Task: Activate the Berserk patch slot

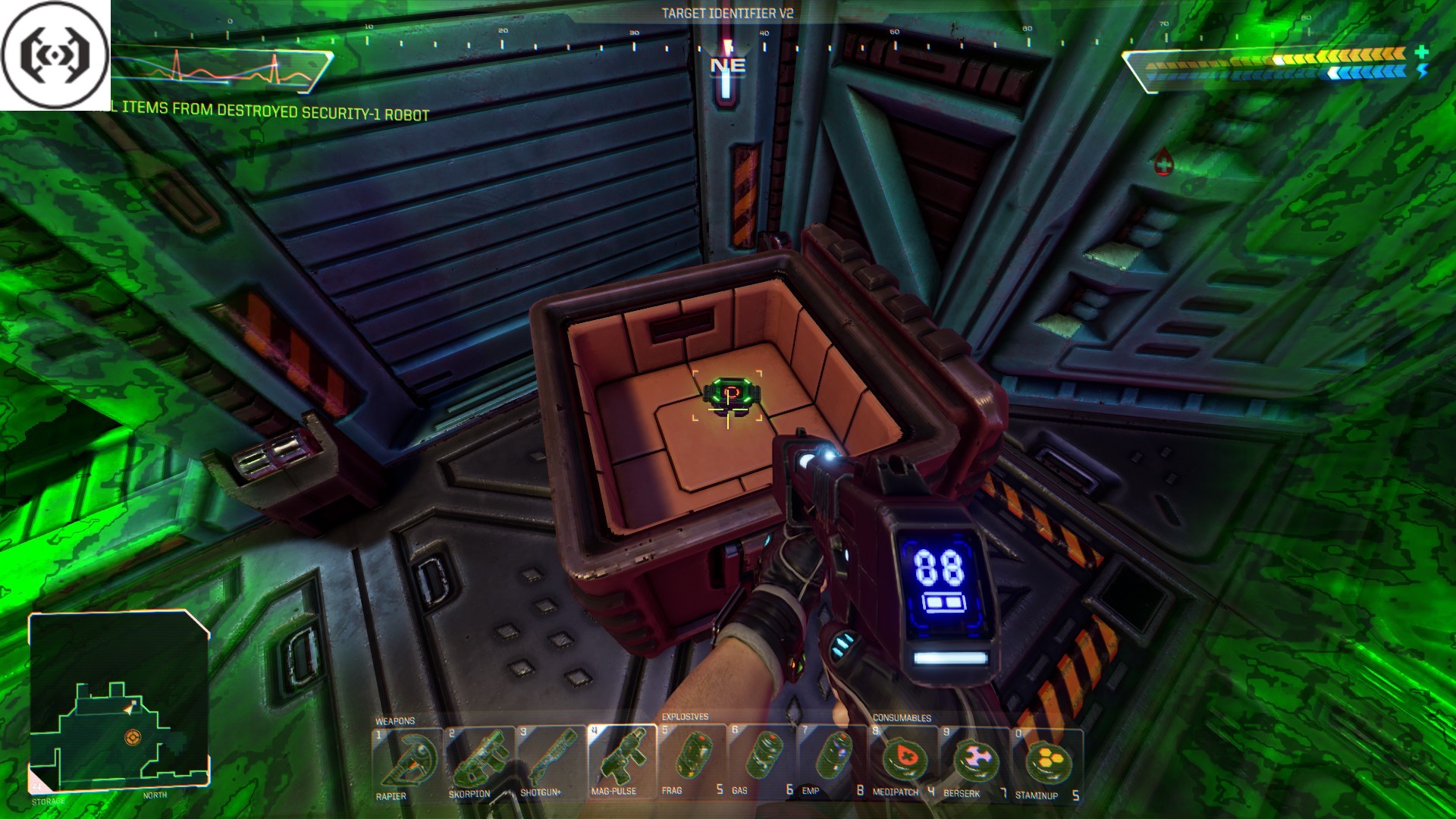Action: [x=975, y=761]
